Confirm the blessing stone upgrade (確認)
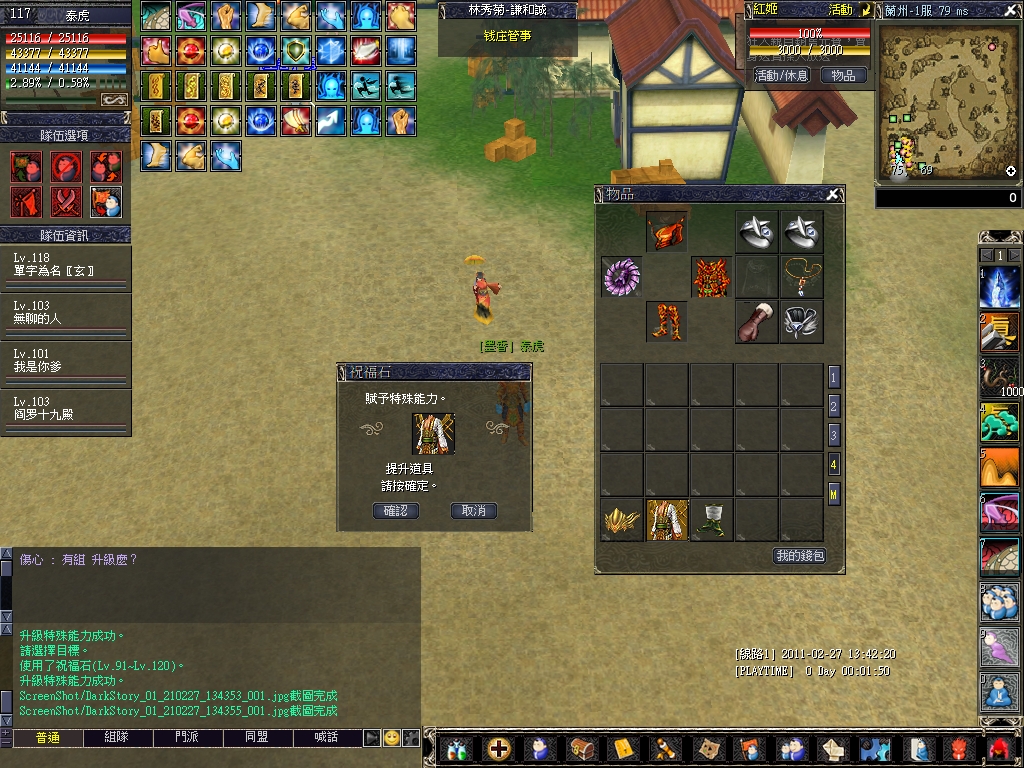This screenshot has width=1024, height=768. tap(395, 510)
